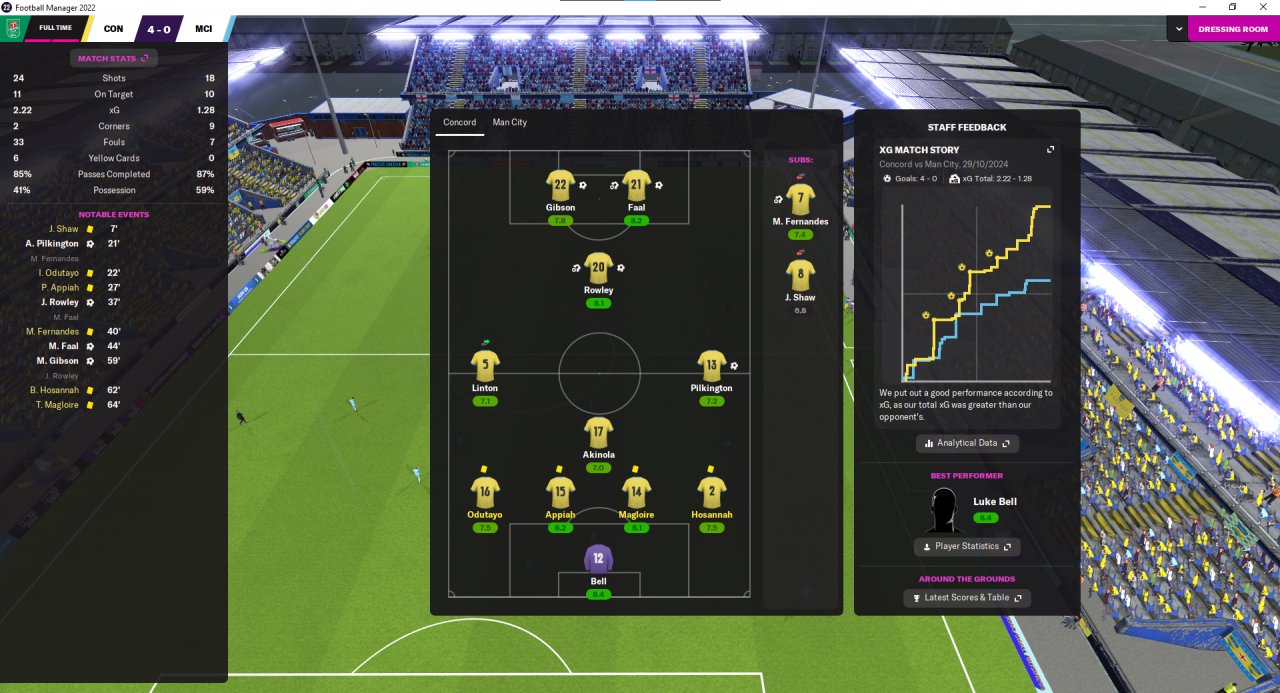Open the Dressing Room screen
Screen dimensions: 1280x693
pyautogui.click(x=1232, y=29)
